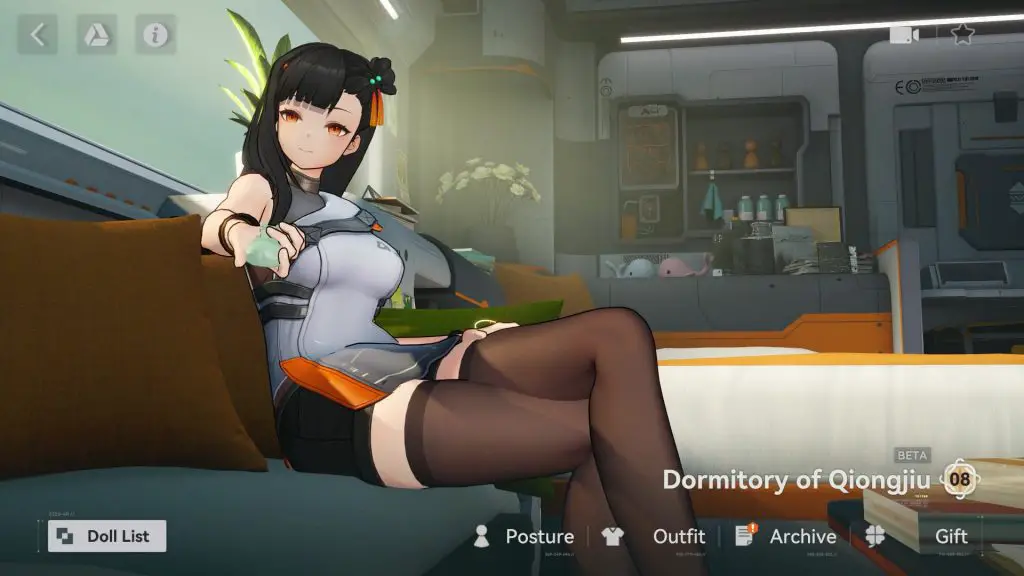The image size is (1024, 576).
Task: Toggle the video camera icon
Action: coord(904,34)
